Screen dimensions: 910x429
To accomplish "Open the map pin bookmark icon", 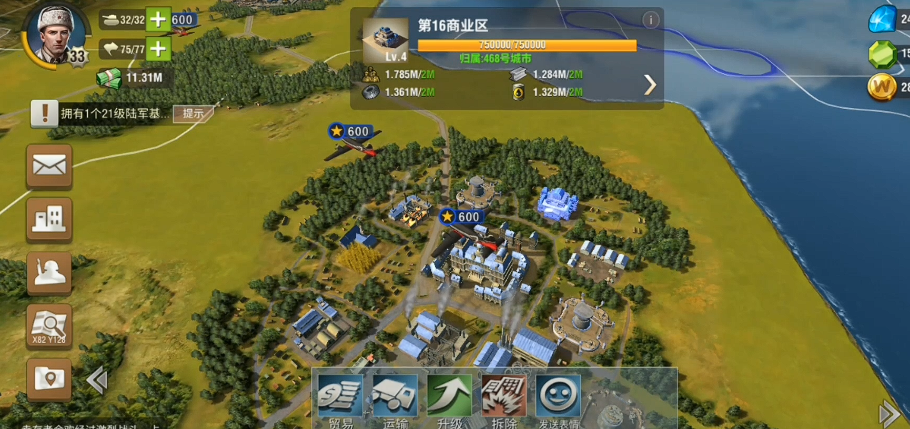I will pos(49,380).
